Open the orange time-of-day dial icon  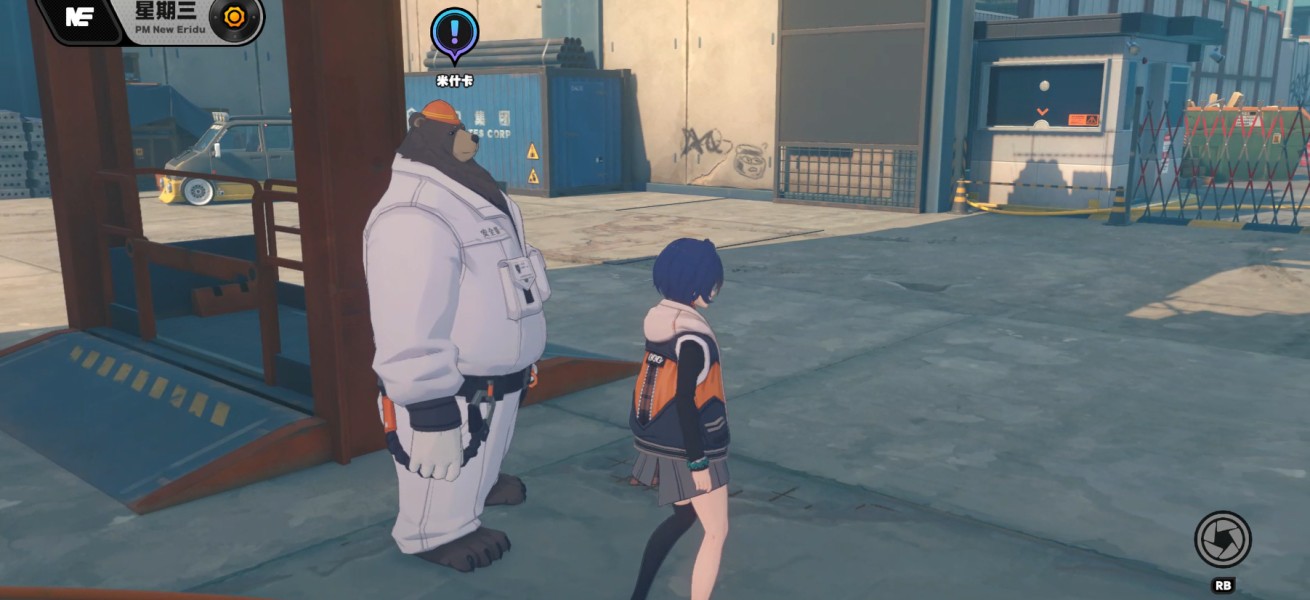(234, 18)
